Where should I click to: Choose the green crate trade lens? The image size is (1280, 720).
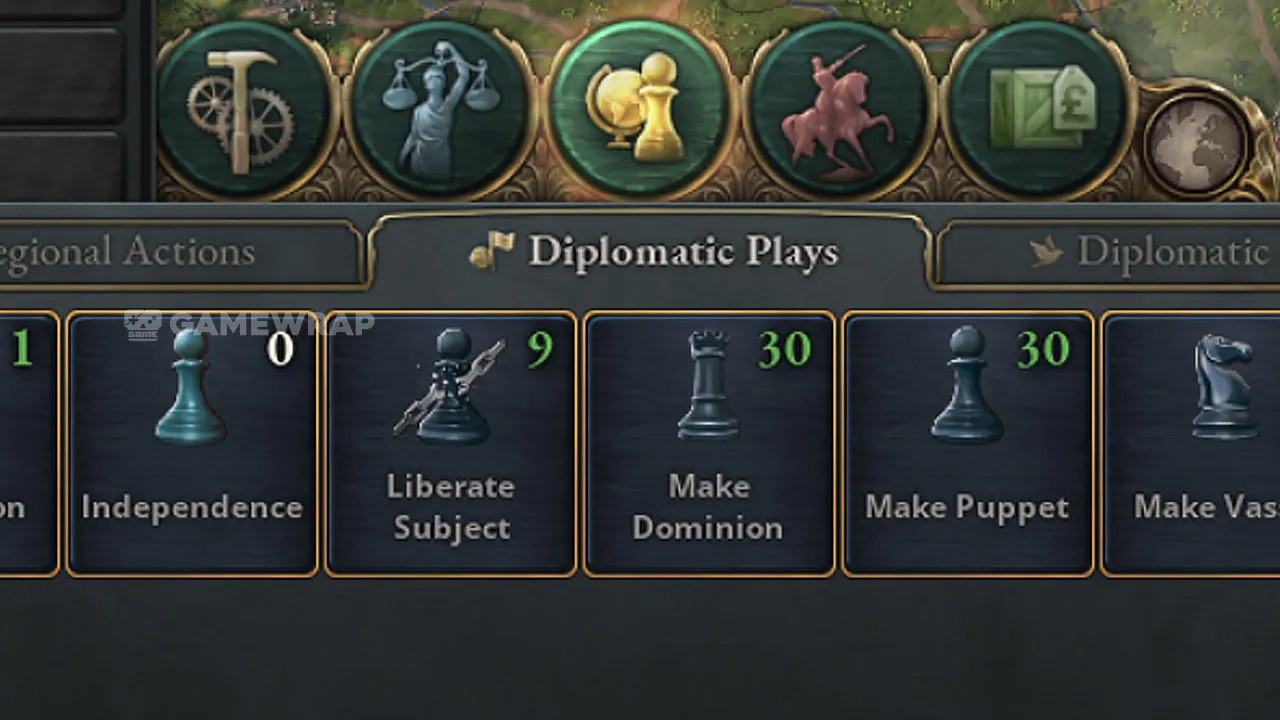(x=1040, y=111)
